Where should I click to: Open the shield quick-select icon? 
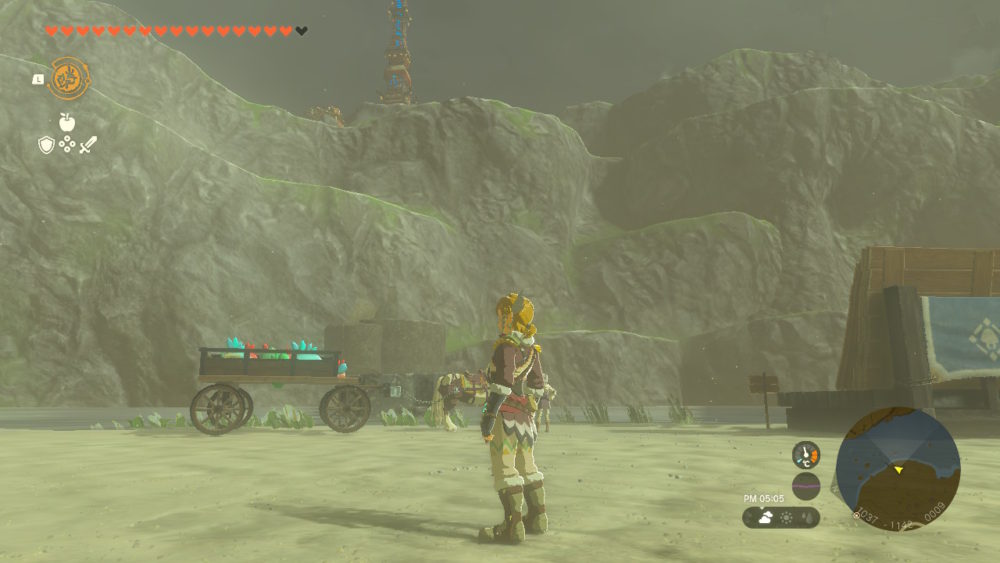click(x=46, y=145)
